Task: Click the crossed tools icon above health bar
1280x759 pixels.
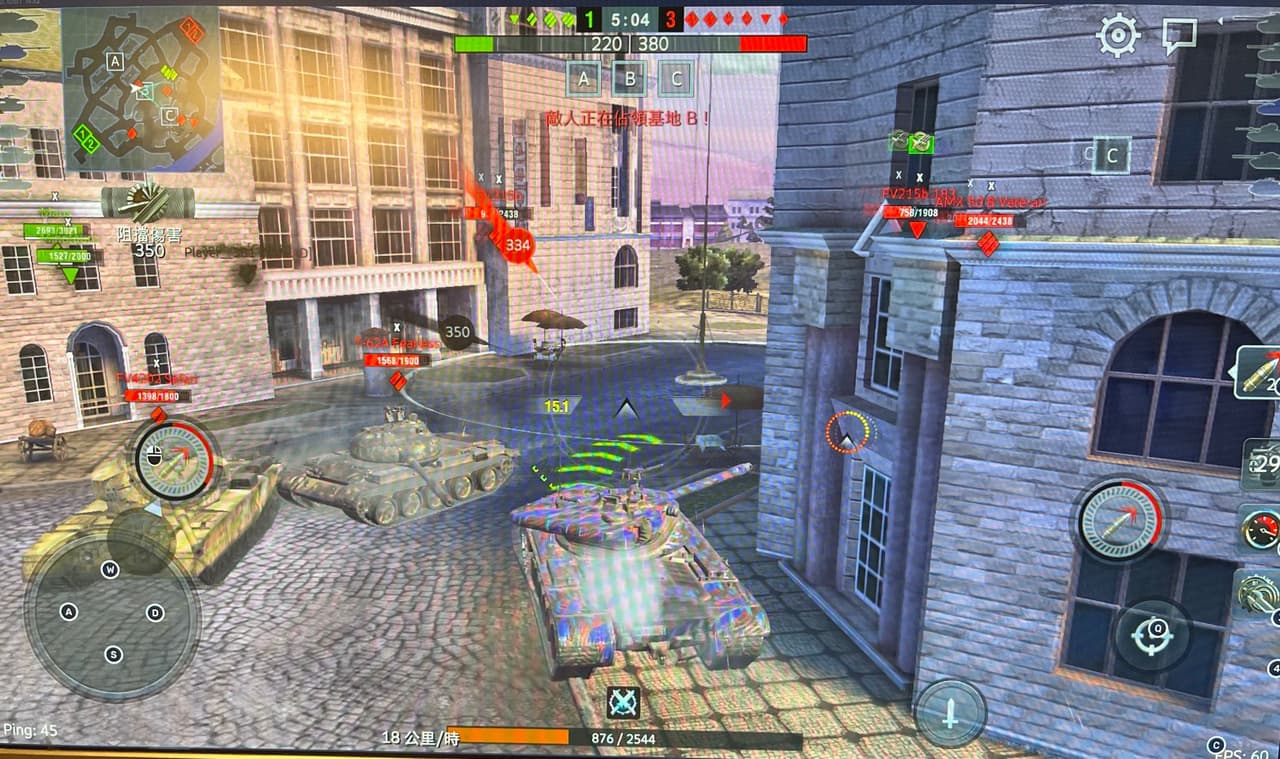Action: click(x=623, y=702)
